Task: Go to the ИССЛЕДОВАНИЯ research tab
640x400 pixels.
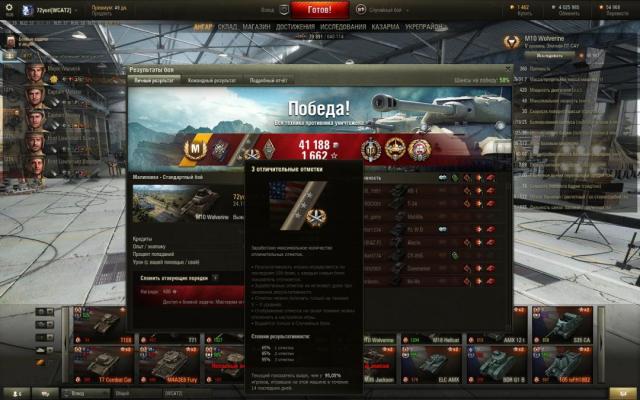Action: click(x=343, y=27)
